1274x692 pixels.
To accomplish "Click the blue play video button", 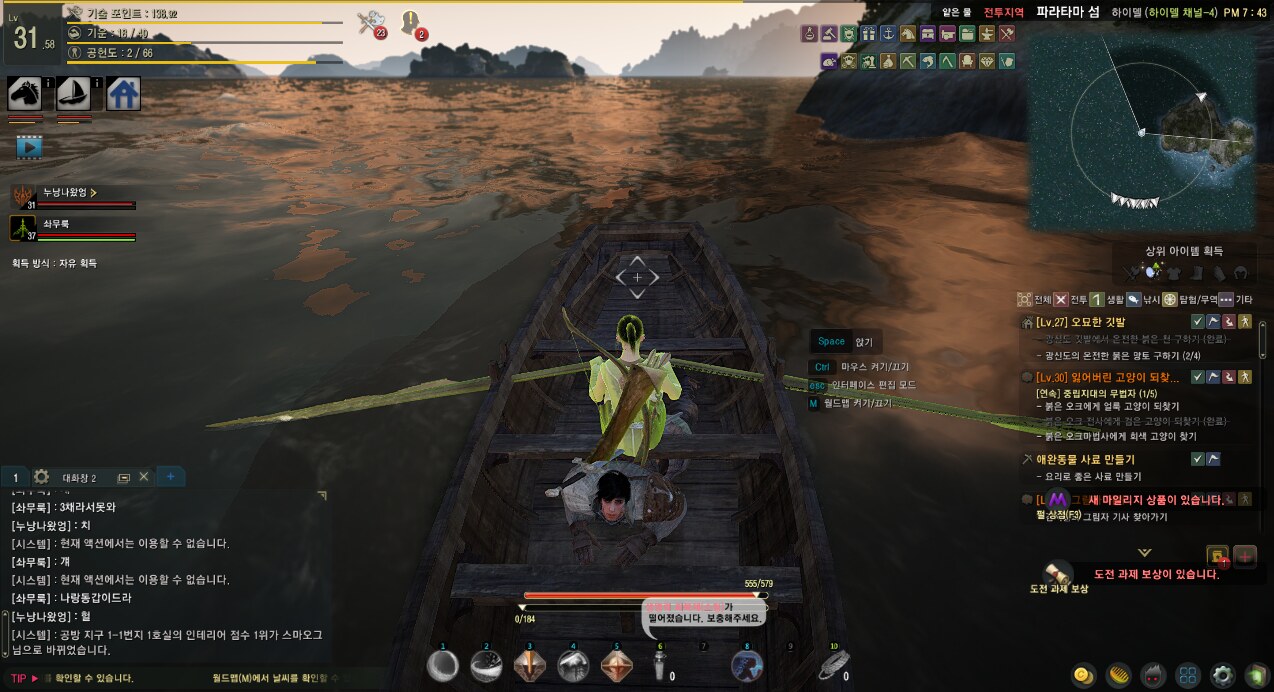I will [29, 147].
